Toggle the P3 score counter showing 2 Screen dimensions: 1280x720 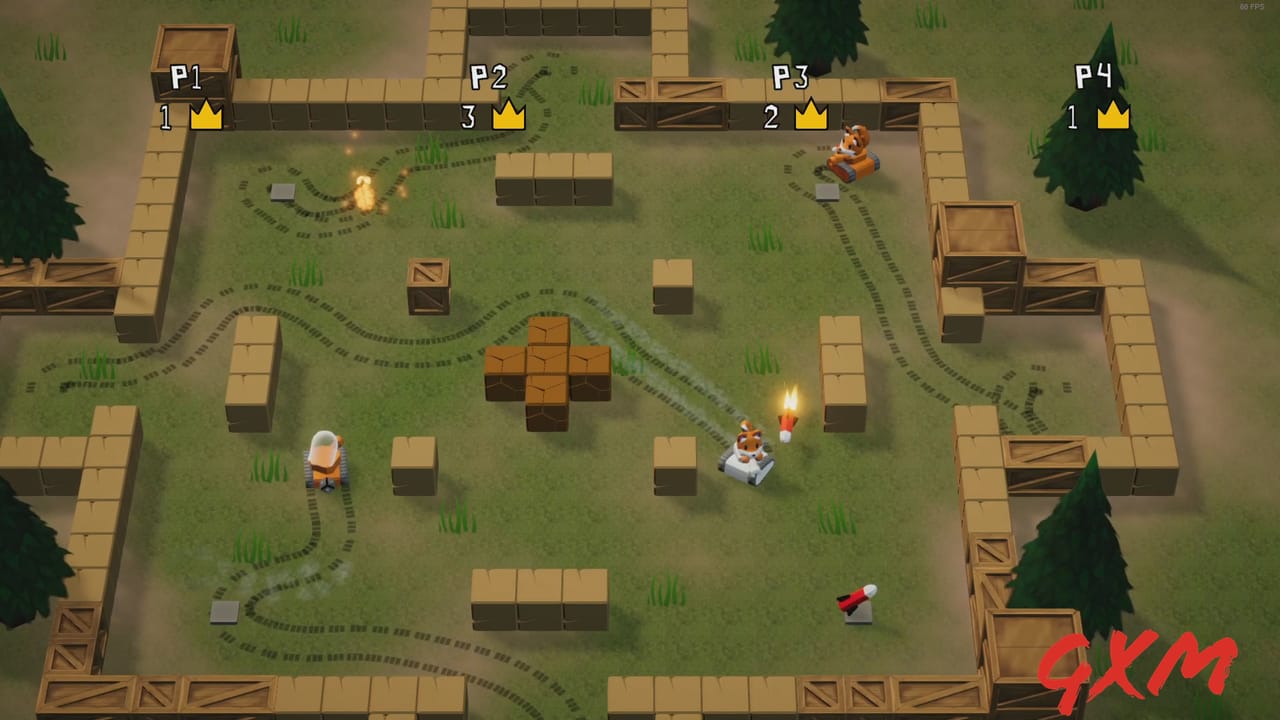tap(770, 118)
